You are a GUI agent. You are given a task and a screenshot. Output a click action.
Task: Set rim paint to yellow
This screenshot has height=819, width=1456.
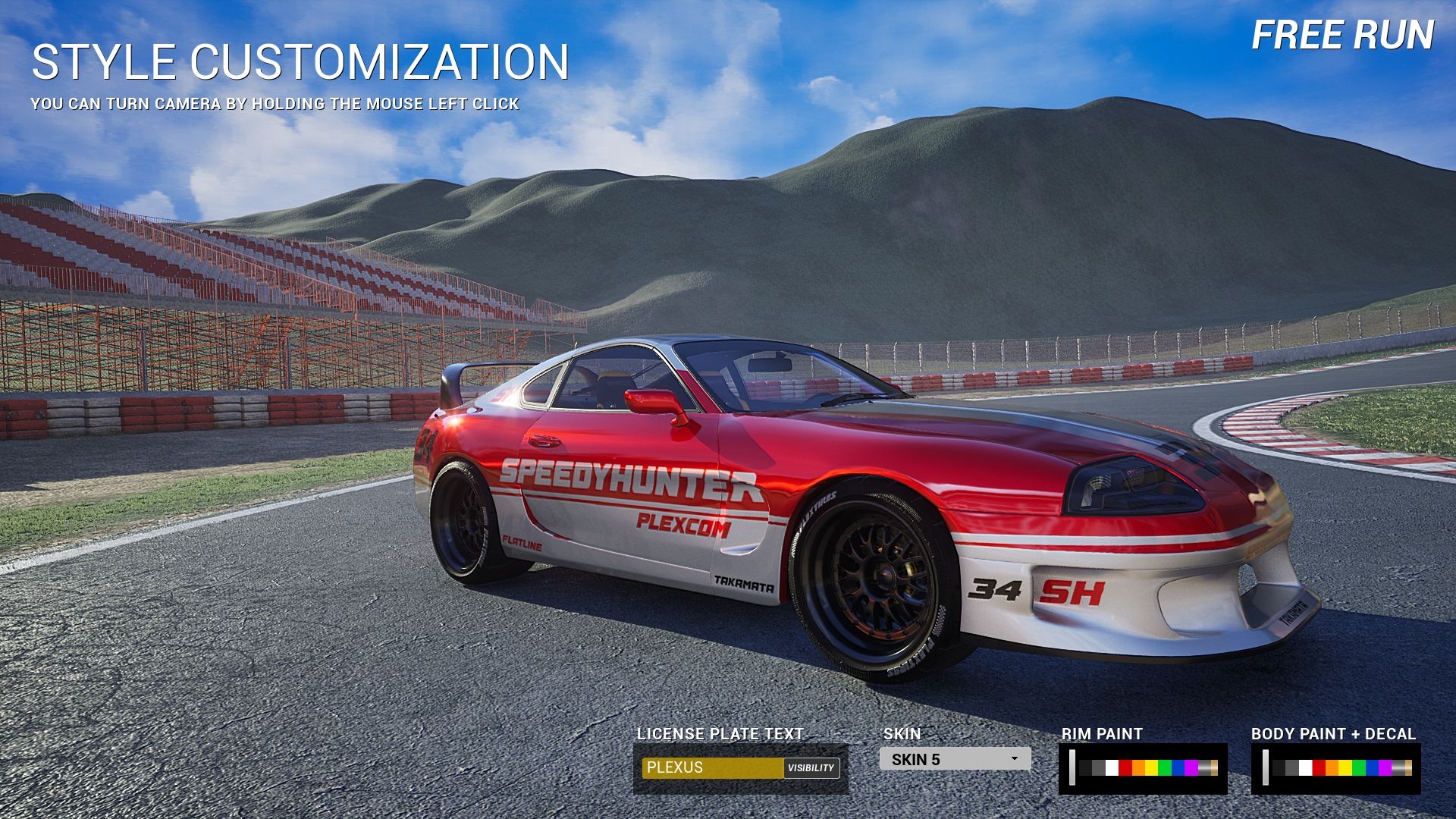1151,768
